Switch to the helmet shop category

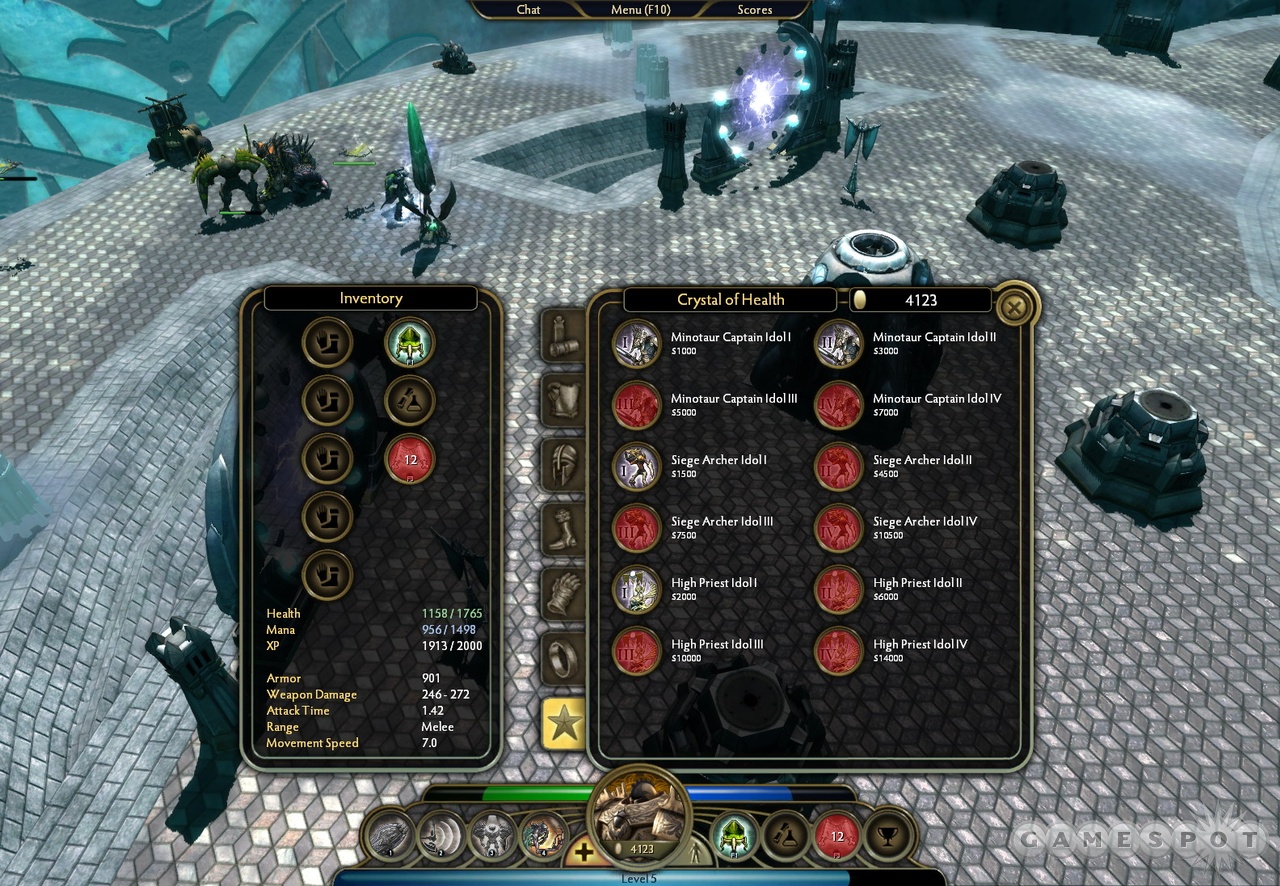point(563,465)
